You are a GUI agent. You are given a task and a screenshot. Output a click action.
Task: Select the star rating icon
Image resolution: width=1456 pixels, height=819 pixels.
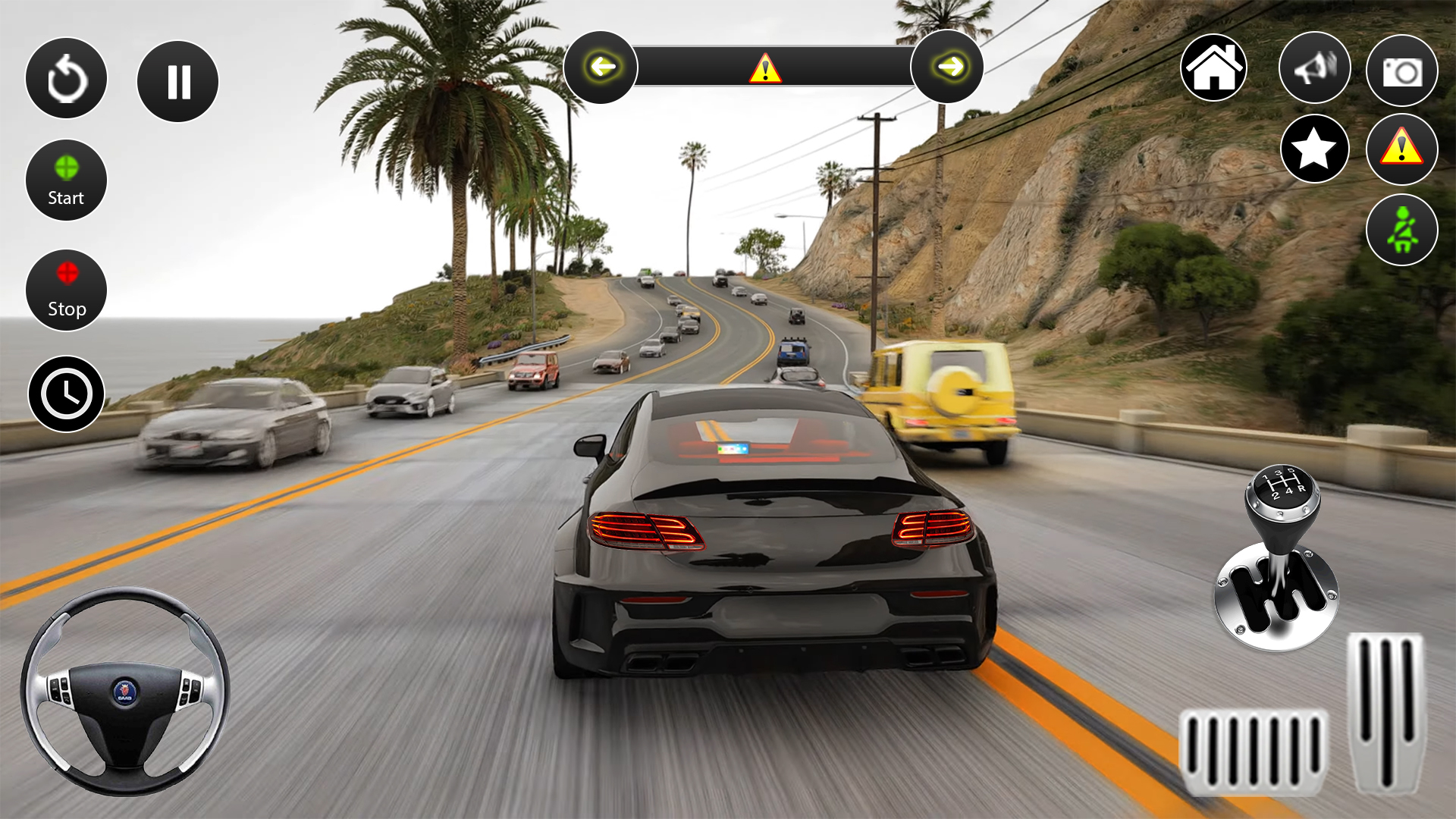(1316, 149)
